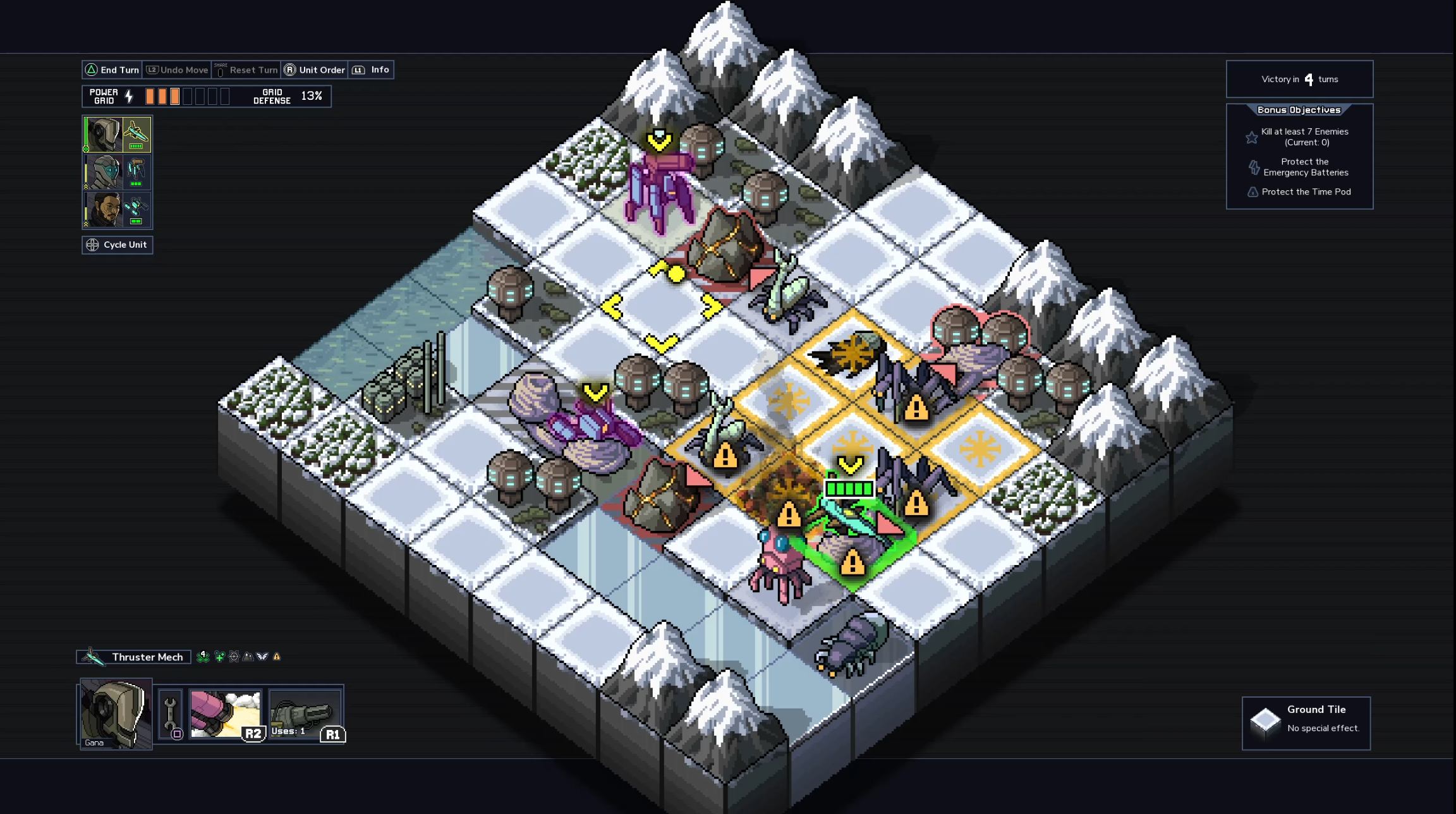Click the Kill at least 7 Enemies objective
1456x814 pixels.
coord(1304,137)
